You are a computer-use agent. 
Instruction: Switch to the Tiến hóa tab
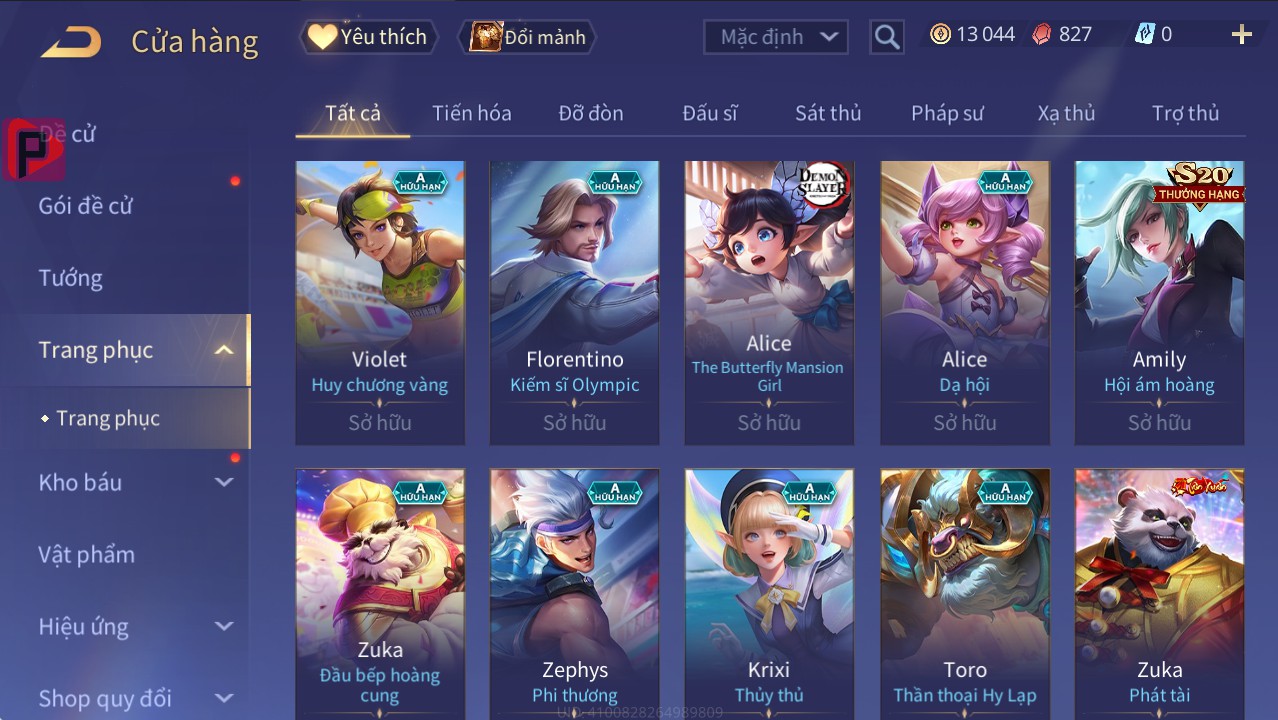click(x=471, y=113)
